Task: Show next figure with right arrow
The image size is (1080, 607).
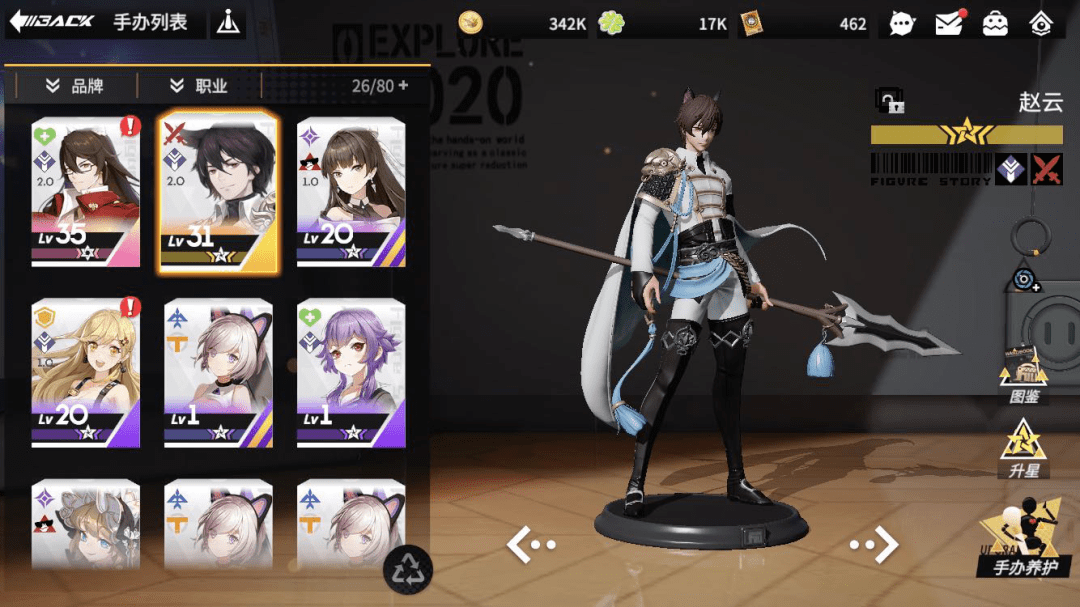Action: pos(874,544)
